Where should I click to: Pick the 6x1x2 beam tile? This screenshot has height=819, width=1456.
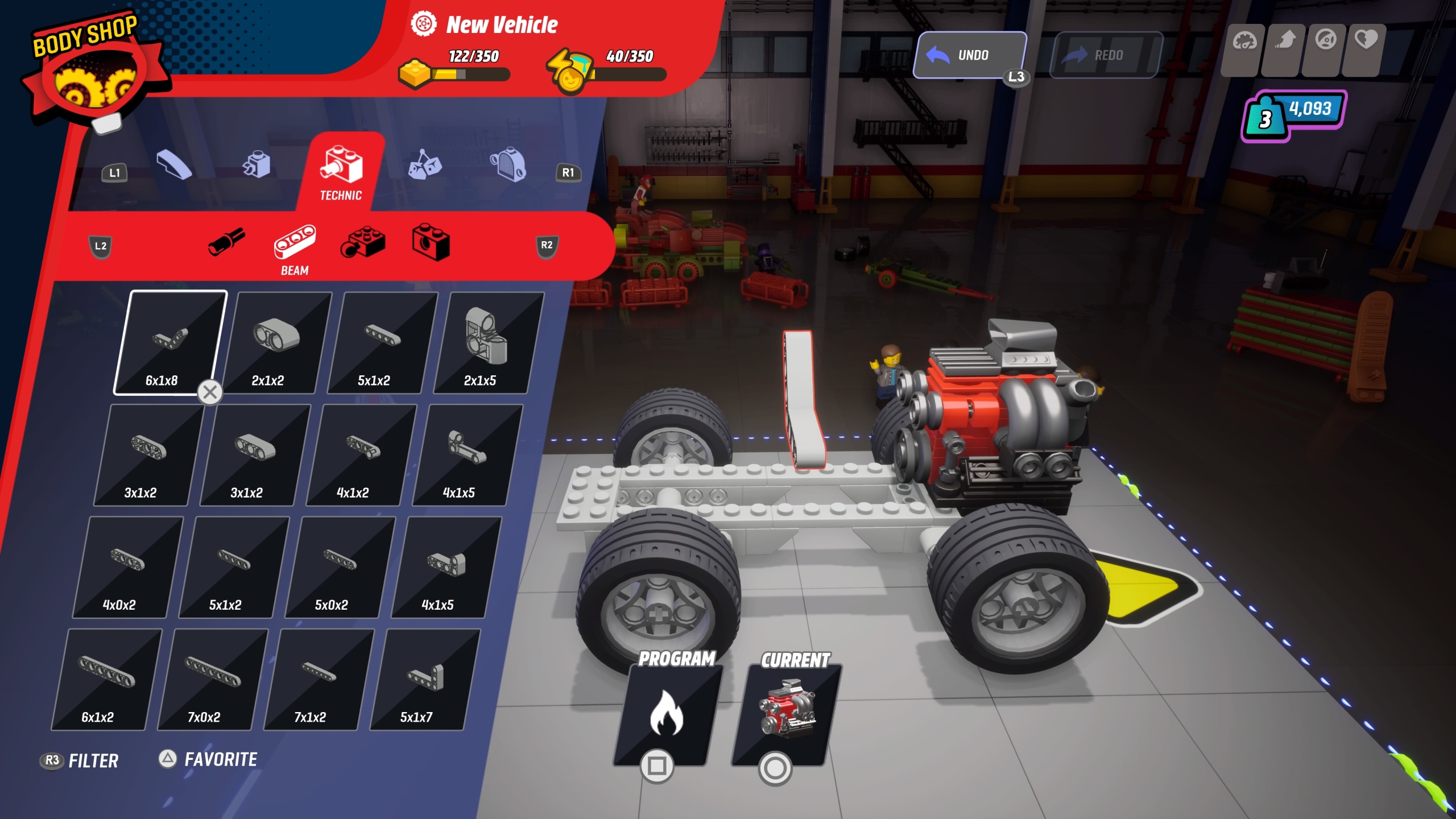(x=105, y=679)
